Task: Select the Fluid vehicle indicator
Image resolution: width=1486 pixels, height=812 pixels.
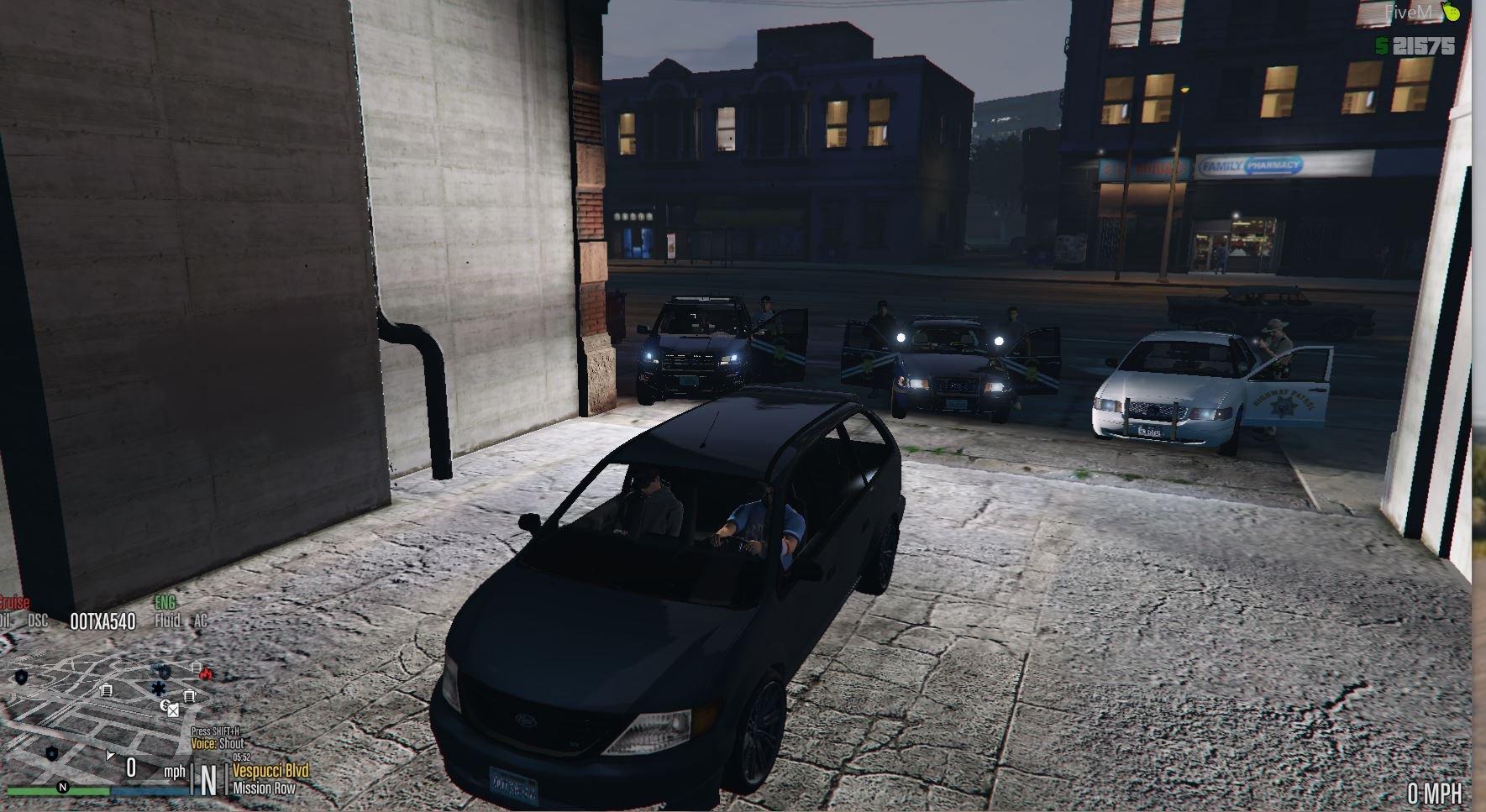Action: click(167, 621)
